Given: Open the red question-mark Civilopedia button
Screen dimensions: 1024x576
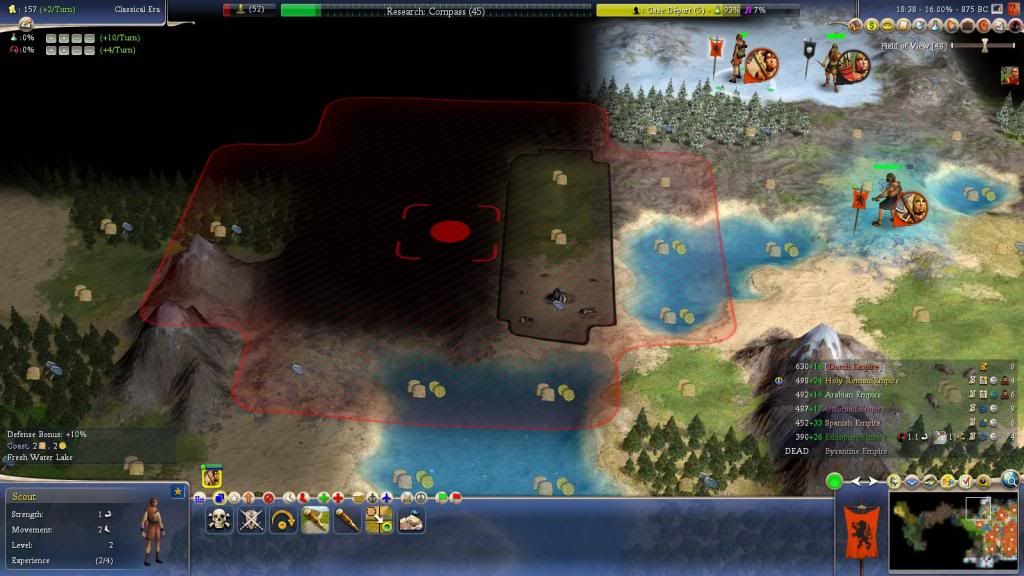Looking at the screenshot, I should [x=1013, y=9].
